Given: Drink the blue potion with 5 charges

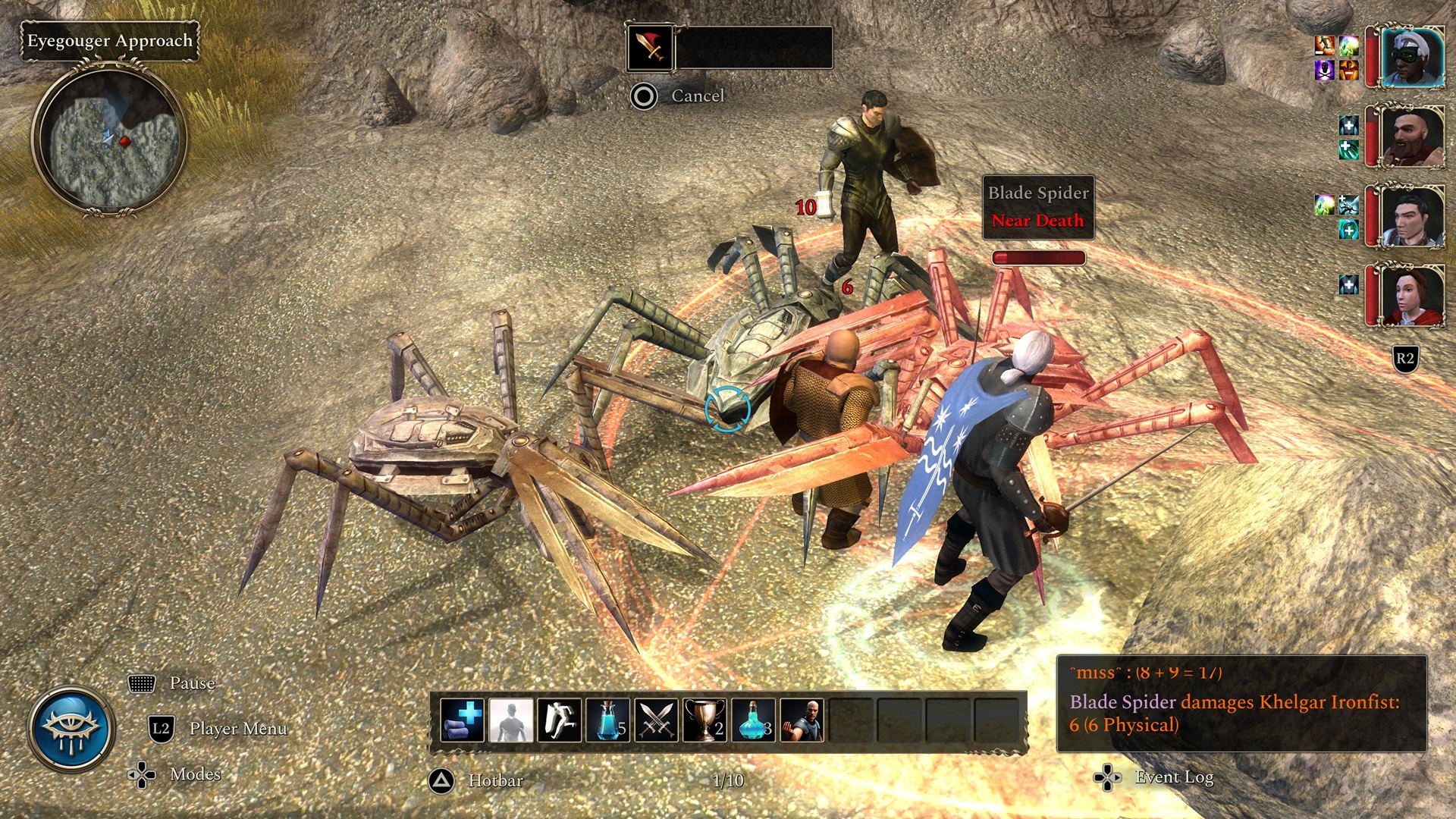Looking at the screenshot, I should (x=607, y=720).
